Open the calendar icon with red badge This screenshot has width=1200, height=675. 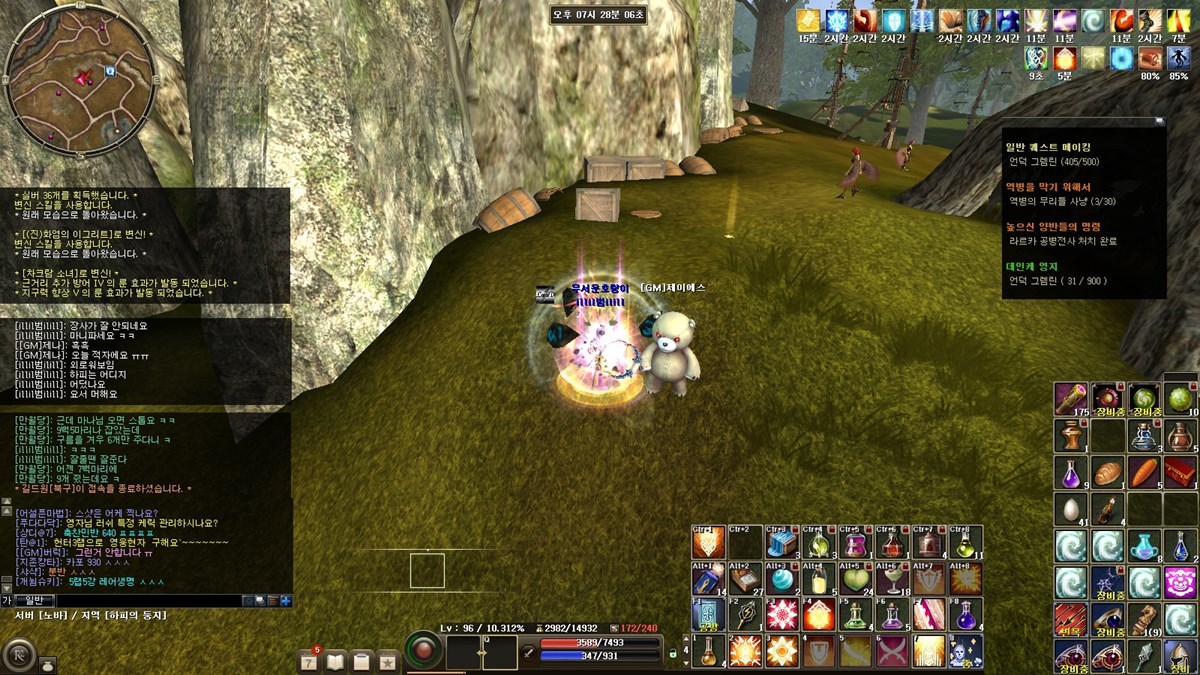(x=311, y=661)
